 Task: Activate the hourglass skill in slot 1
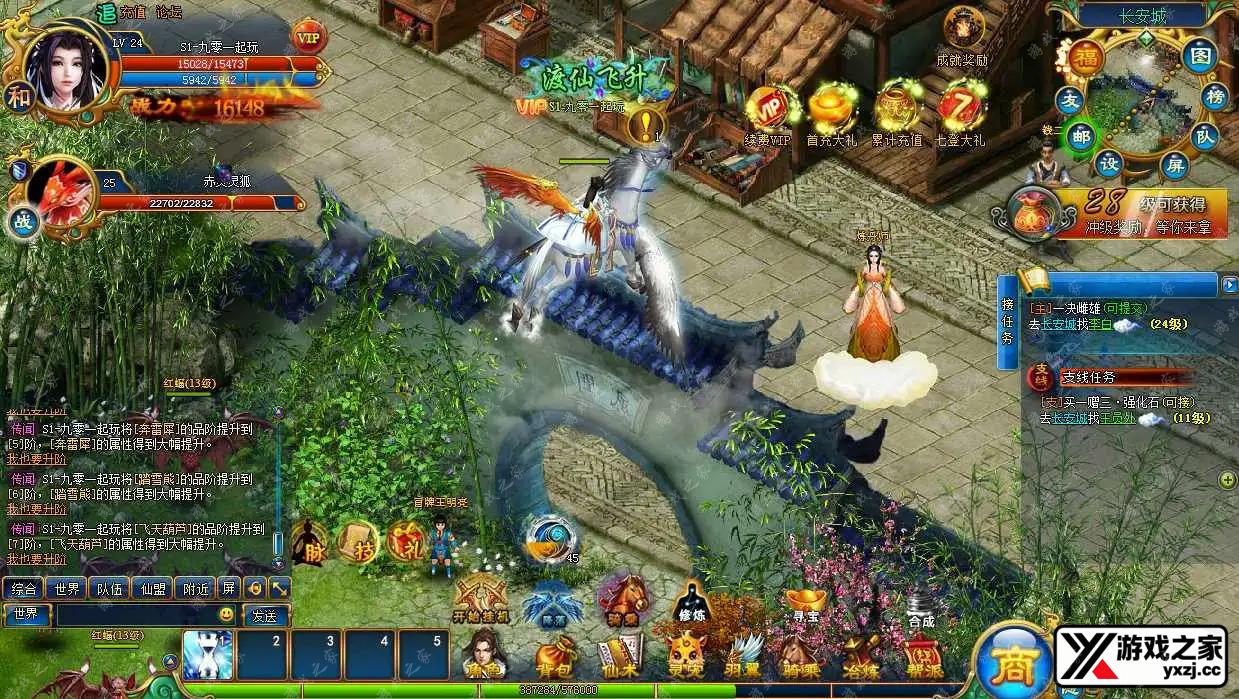(208, 655)
